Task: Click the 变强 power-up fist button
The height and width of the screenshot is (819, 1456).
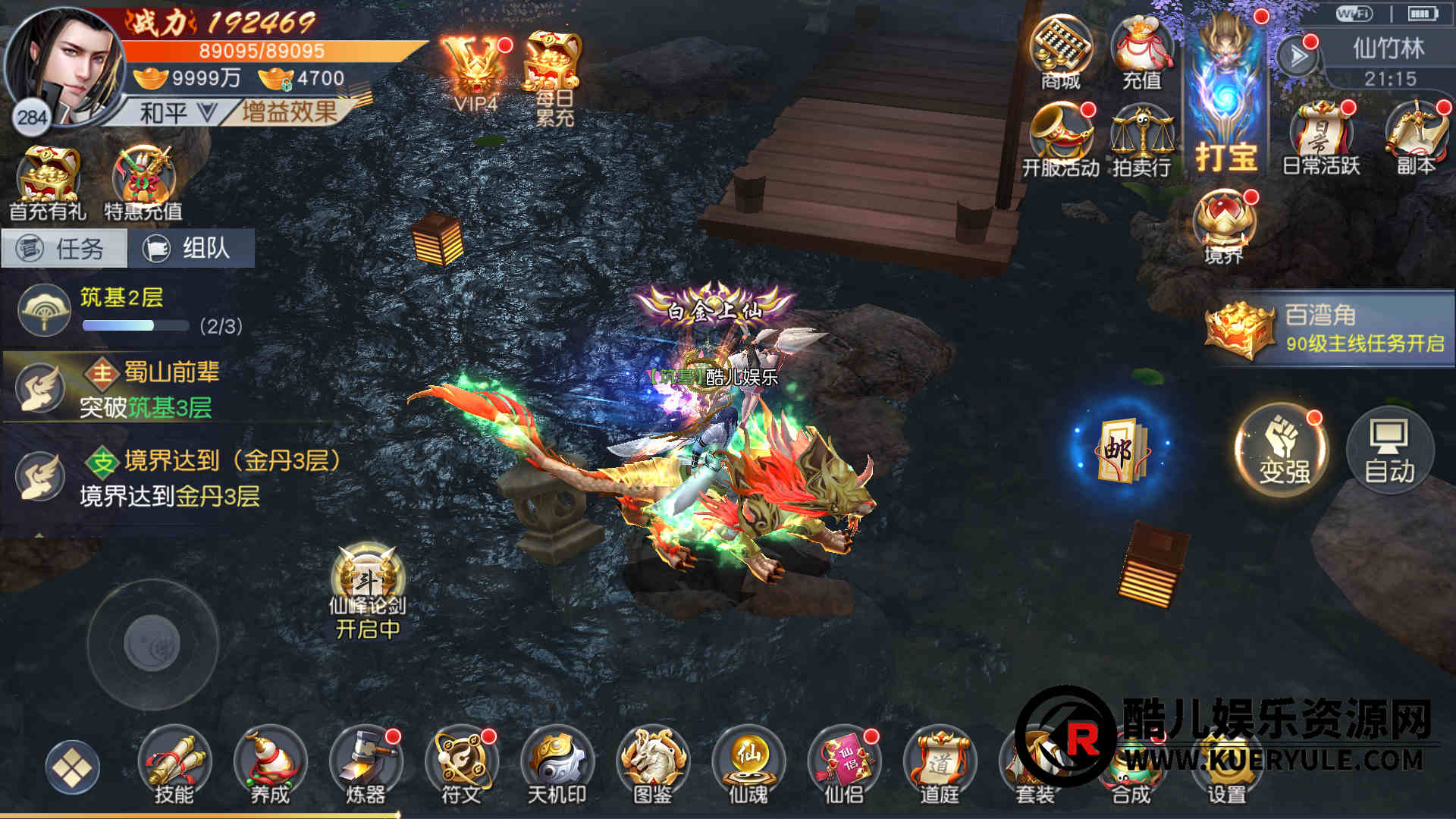Action: coord(1282,449)
